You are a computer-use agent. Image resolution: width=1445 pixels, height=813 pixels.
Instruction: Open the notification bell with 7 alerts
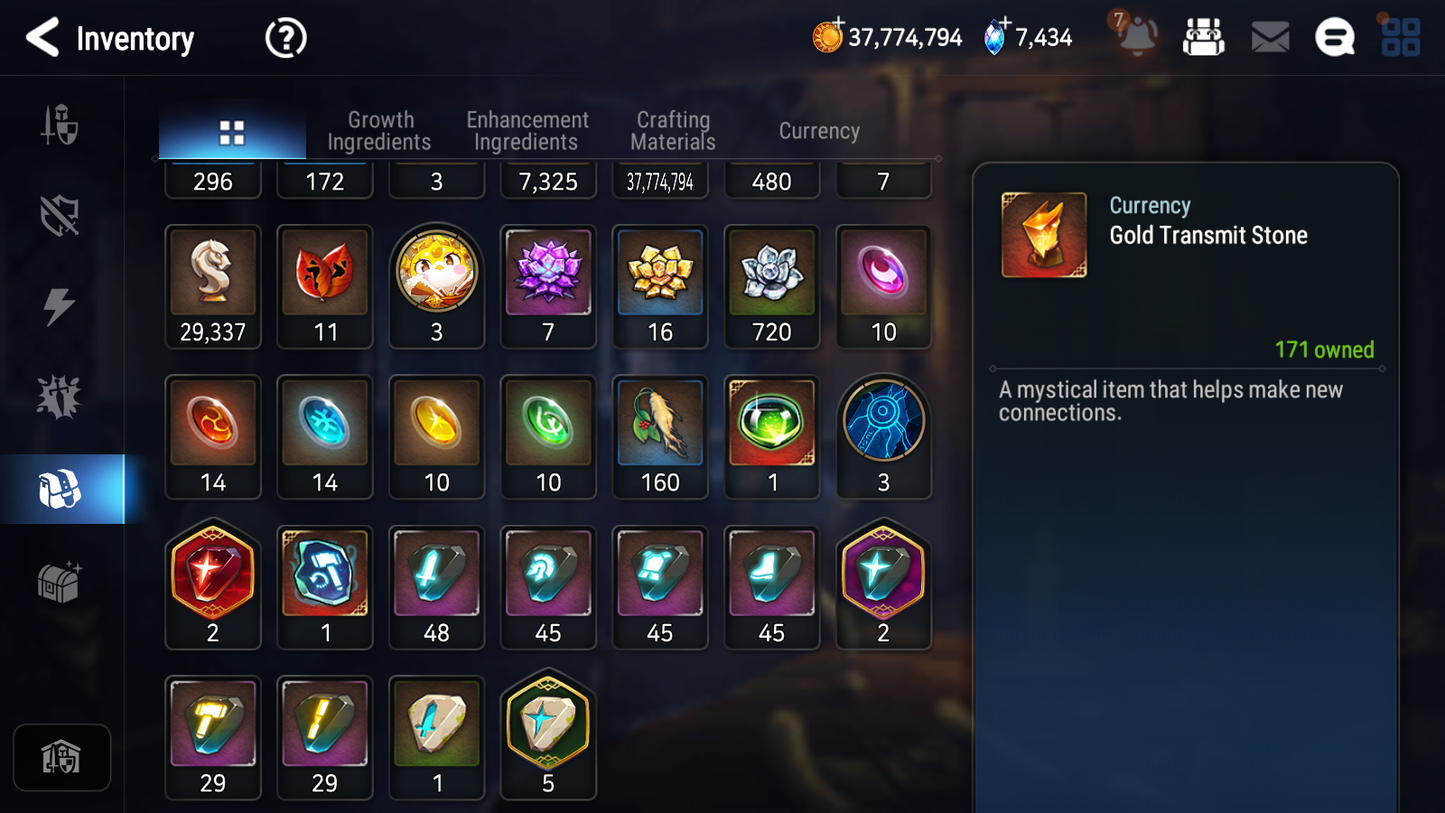coord(1135,37)
